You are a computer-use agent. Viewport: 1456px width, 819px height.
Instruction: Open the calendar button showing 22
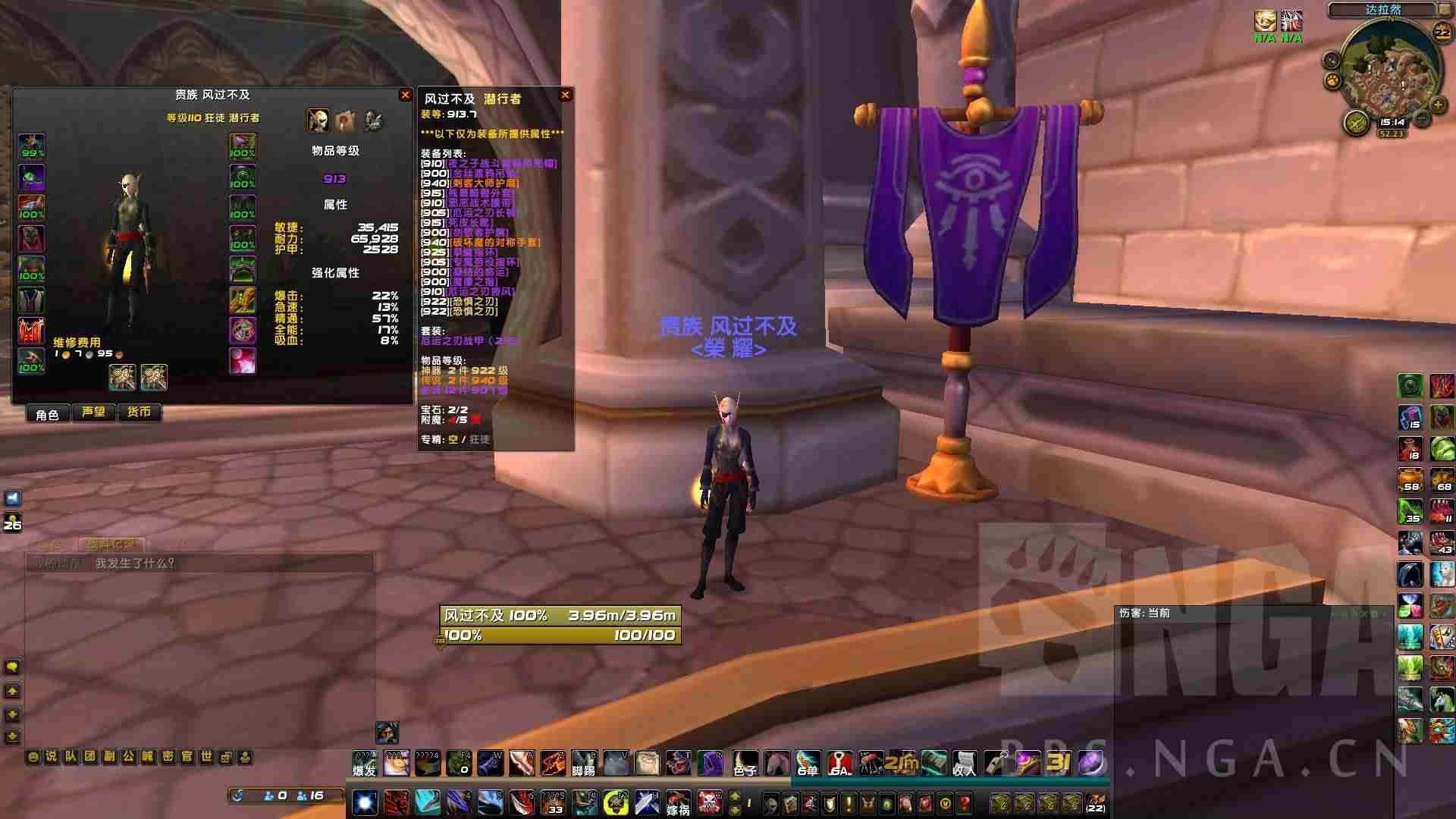(1441, 33)
